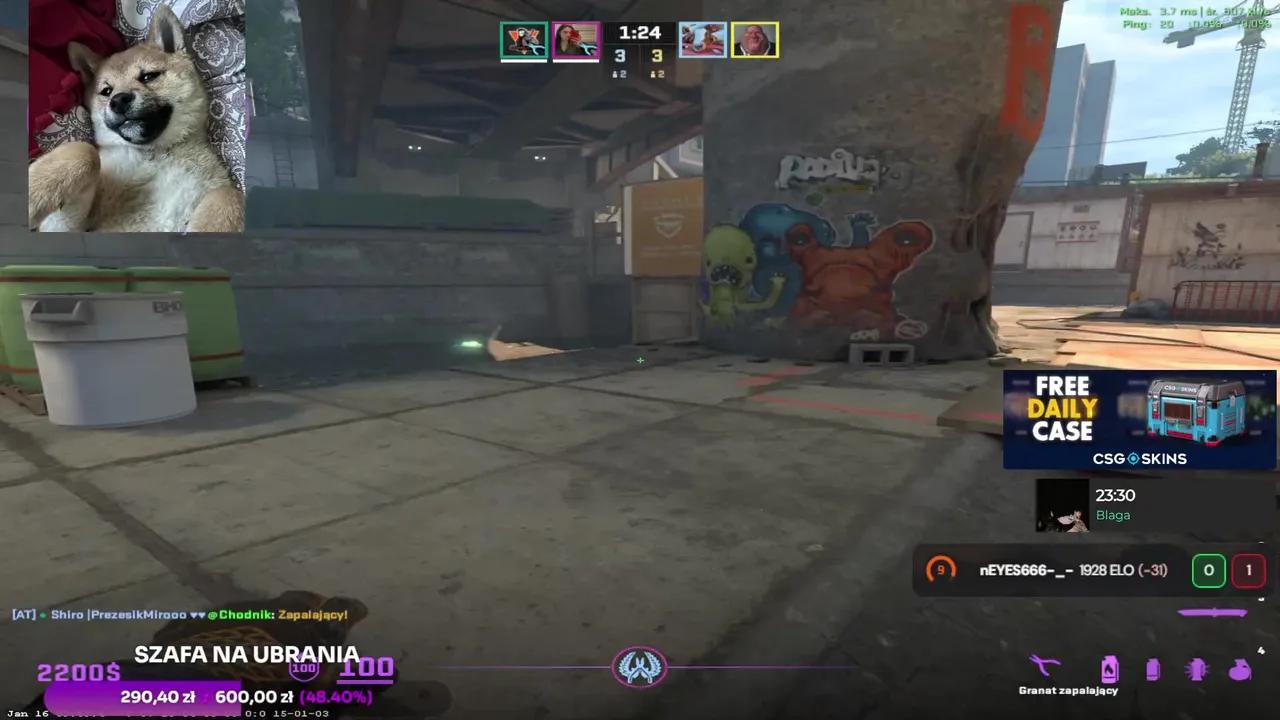The image size is (1280, 720).
Task: Click the orange spray-can status icon by nEYES666
Action: [x=940, y=570]
